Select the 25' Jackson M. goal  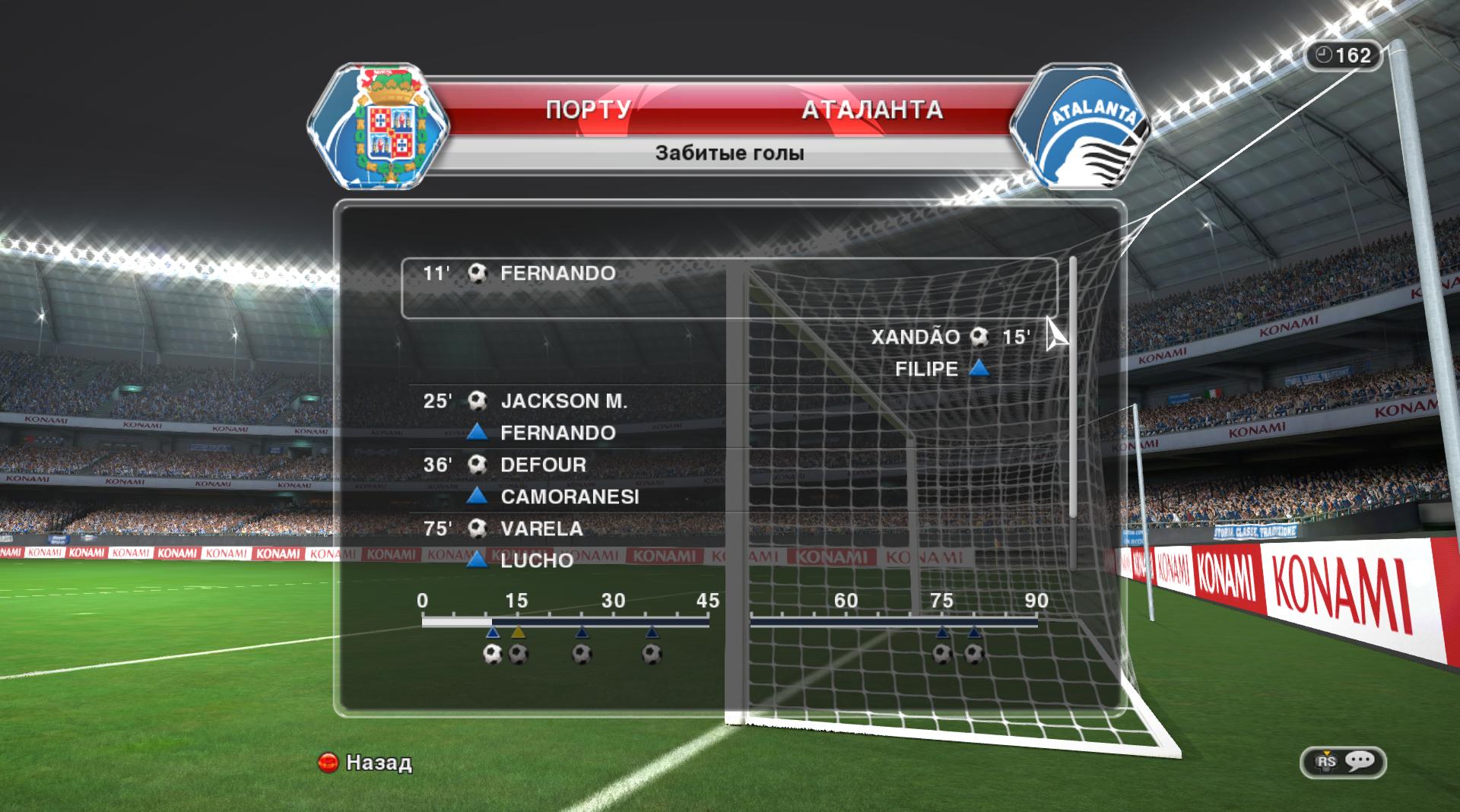click(563, 401)
